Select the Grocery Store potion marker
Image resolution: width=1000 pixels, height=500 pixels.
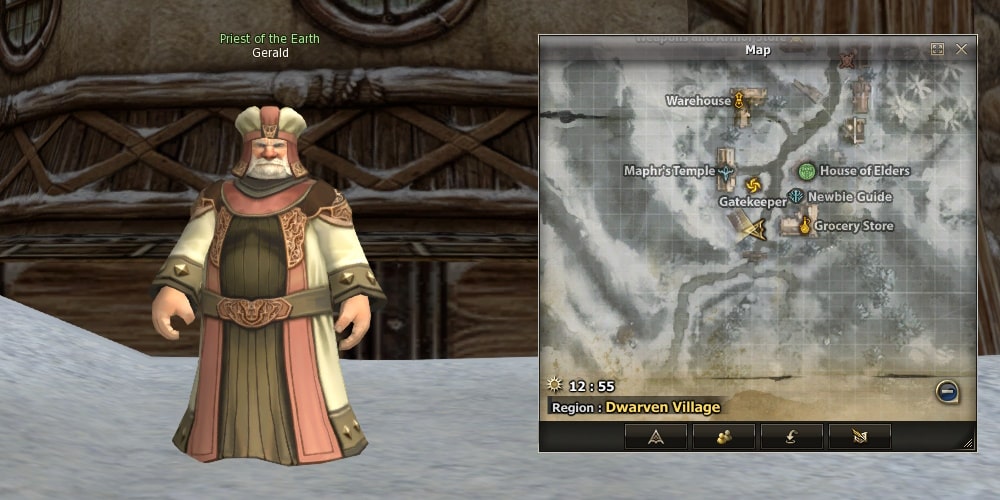click(x=805, y=226)
